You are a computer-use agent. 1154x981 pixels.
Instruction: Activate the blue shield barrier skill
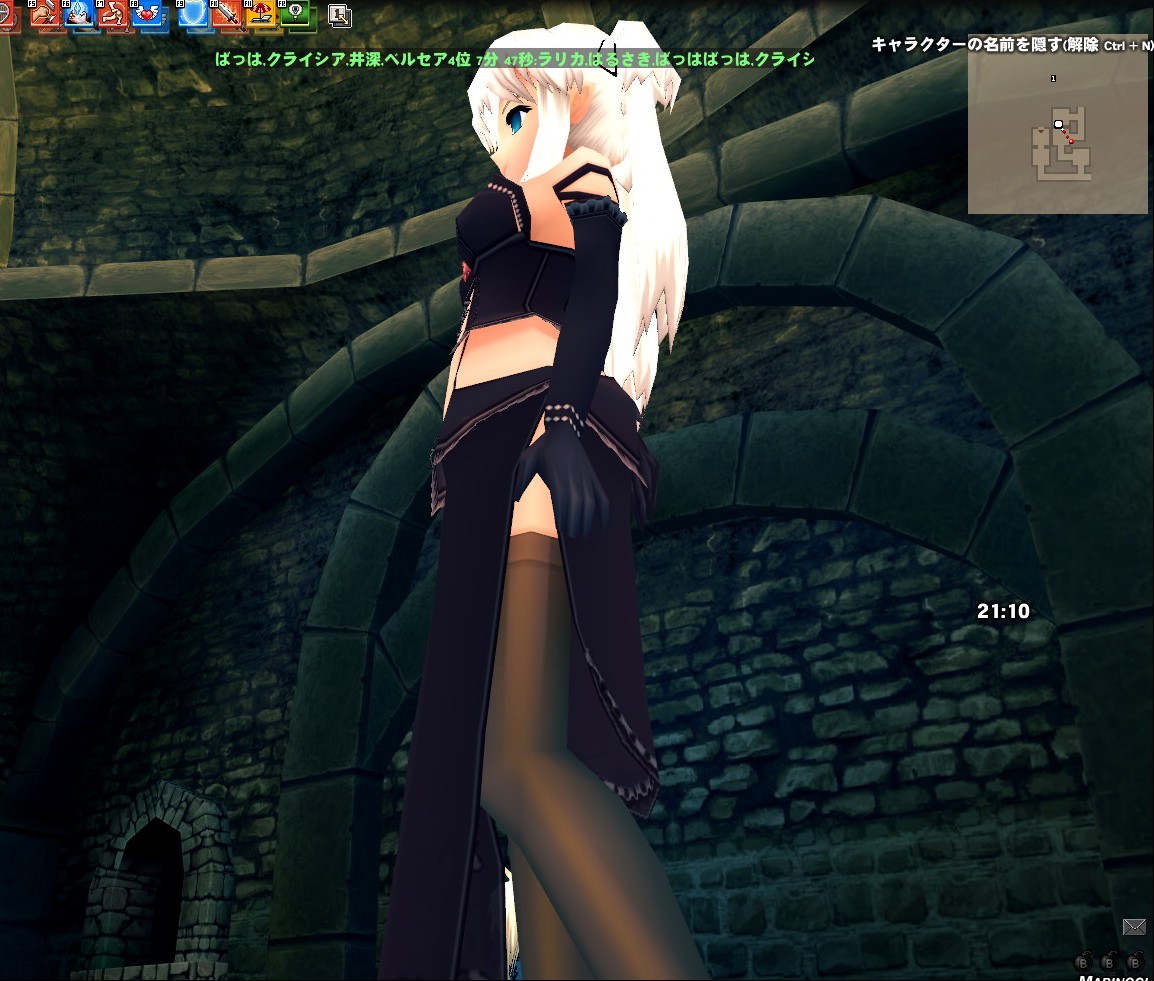pos(193,14)
